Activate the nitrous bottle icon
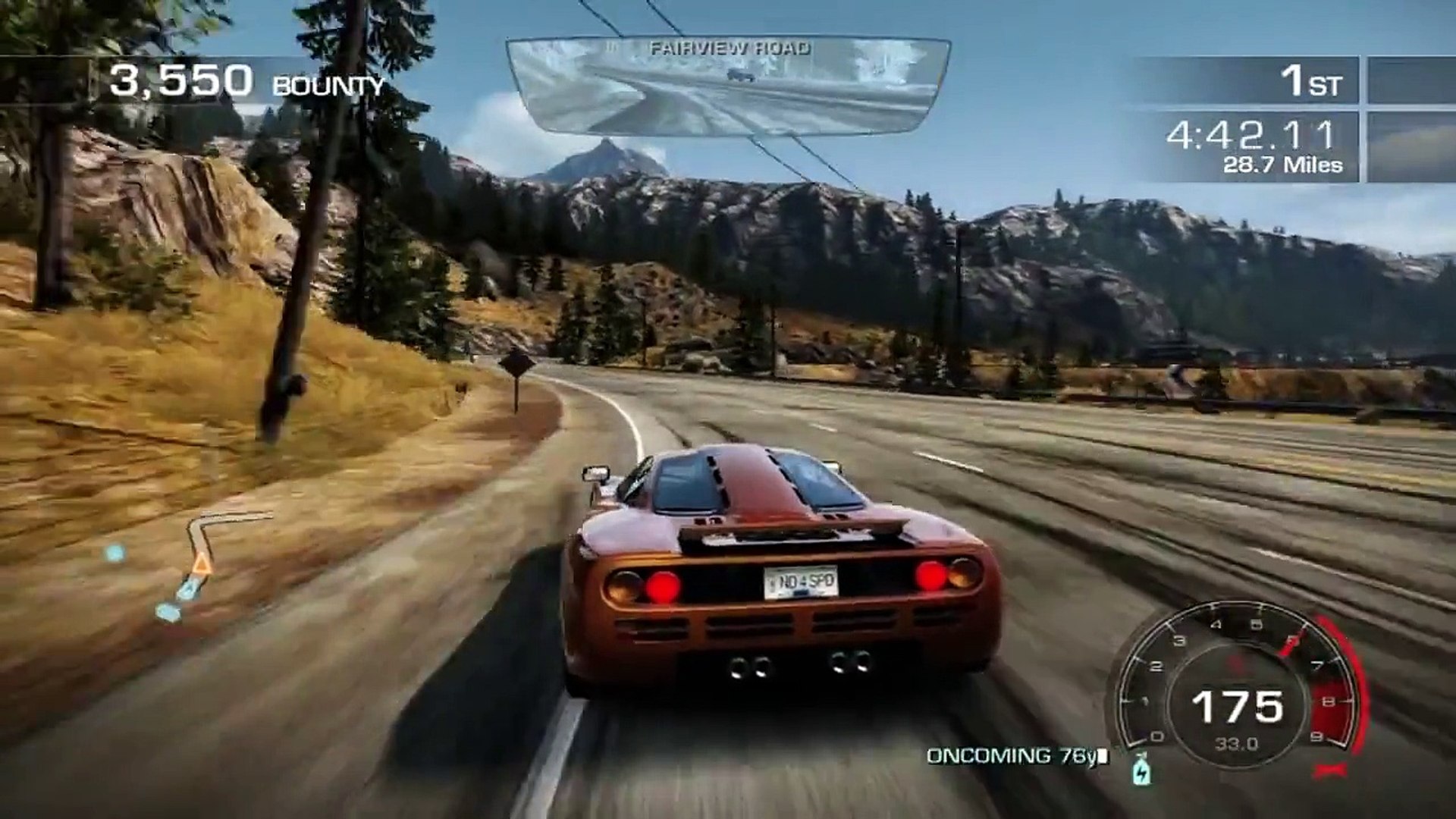 1141,771
